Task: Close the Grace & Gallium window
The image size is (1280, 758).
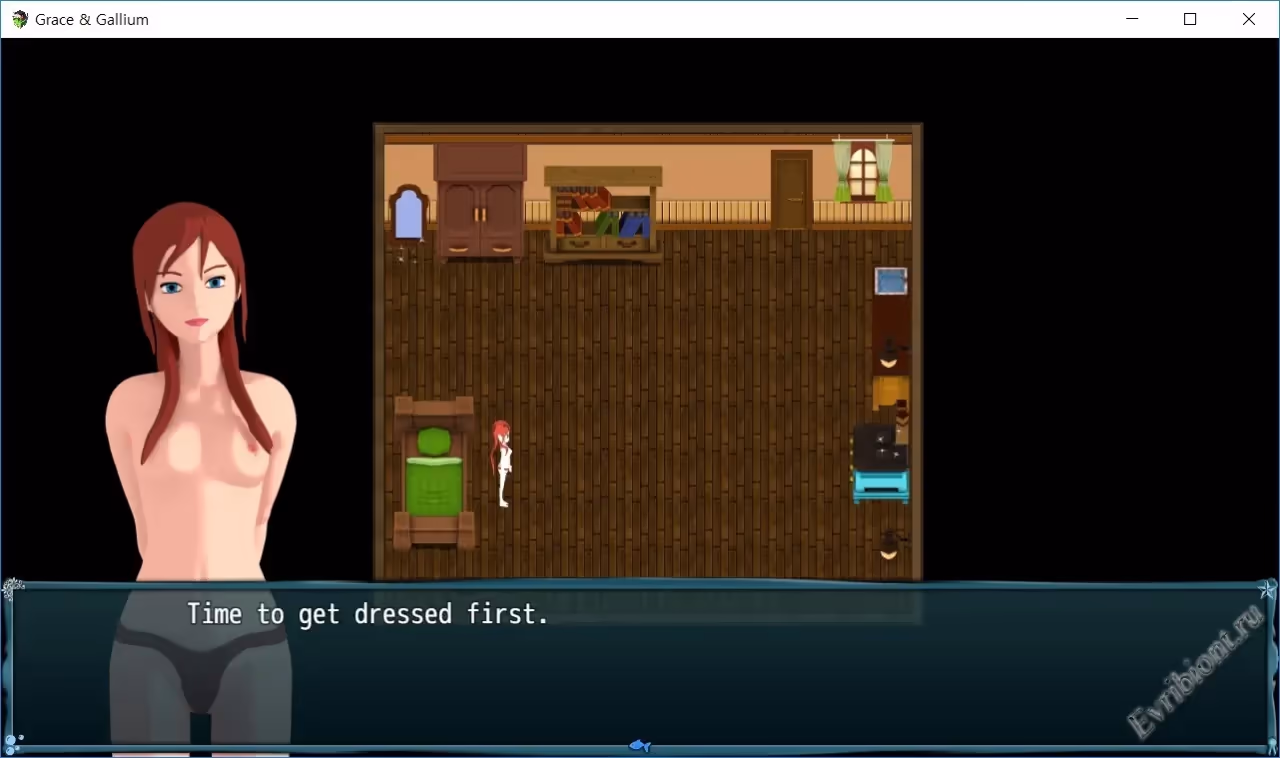Action: tap(1248, 19)
